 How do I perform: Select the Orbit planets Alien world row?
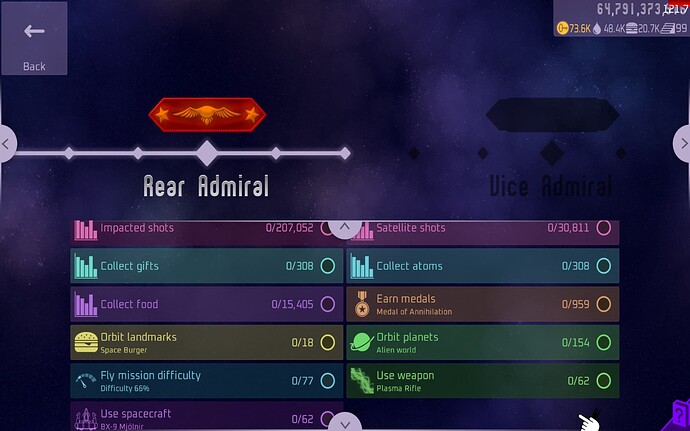pos(482,342)
